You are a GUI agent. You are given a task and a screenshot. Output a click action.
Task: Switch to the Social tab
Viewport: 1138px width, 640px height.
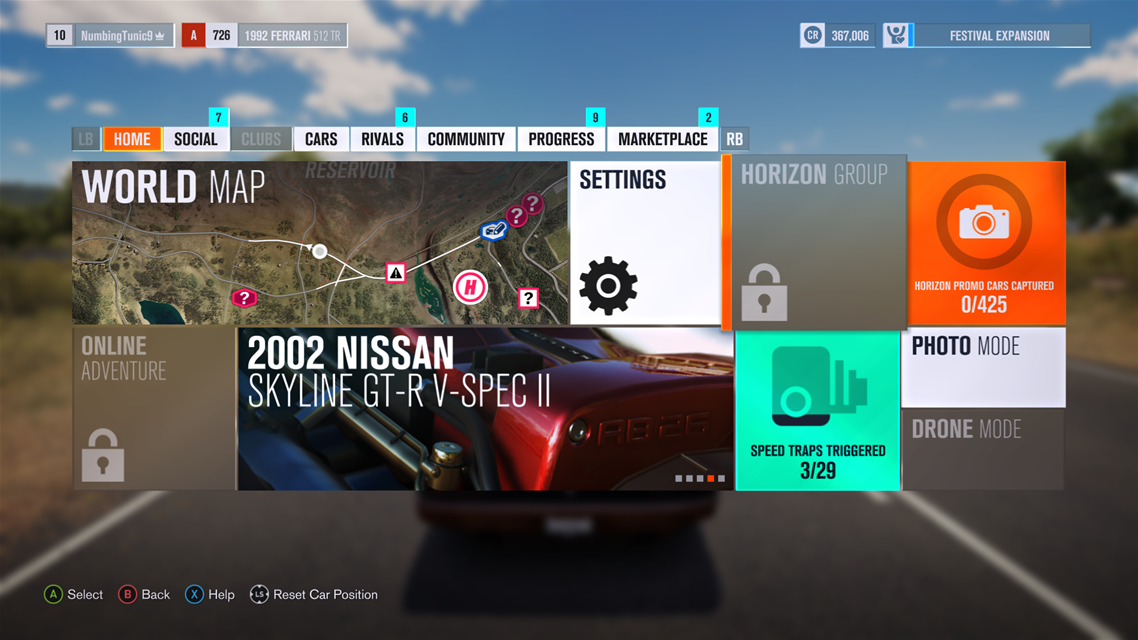[196, 139]
